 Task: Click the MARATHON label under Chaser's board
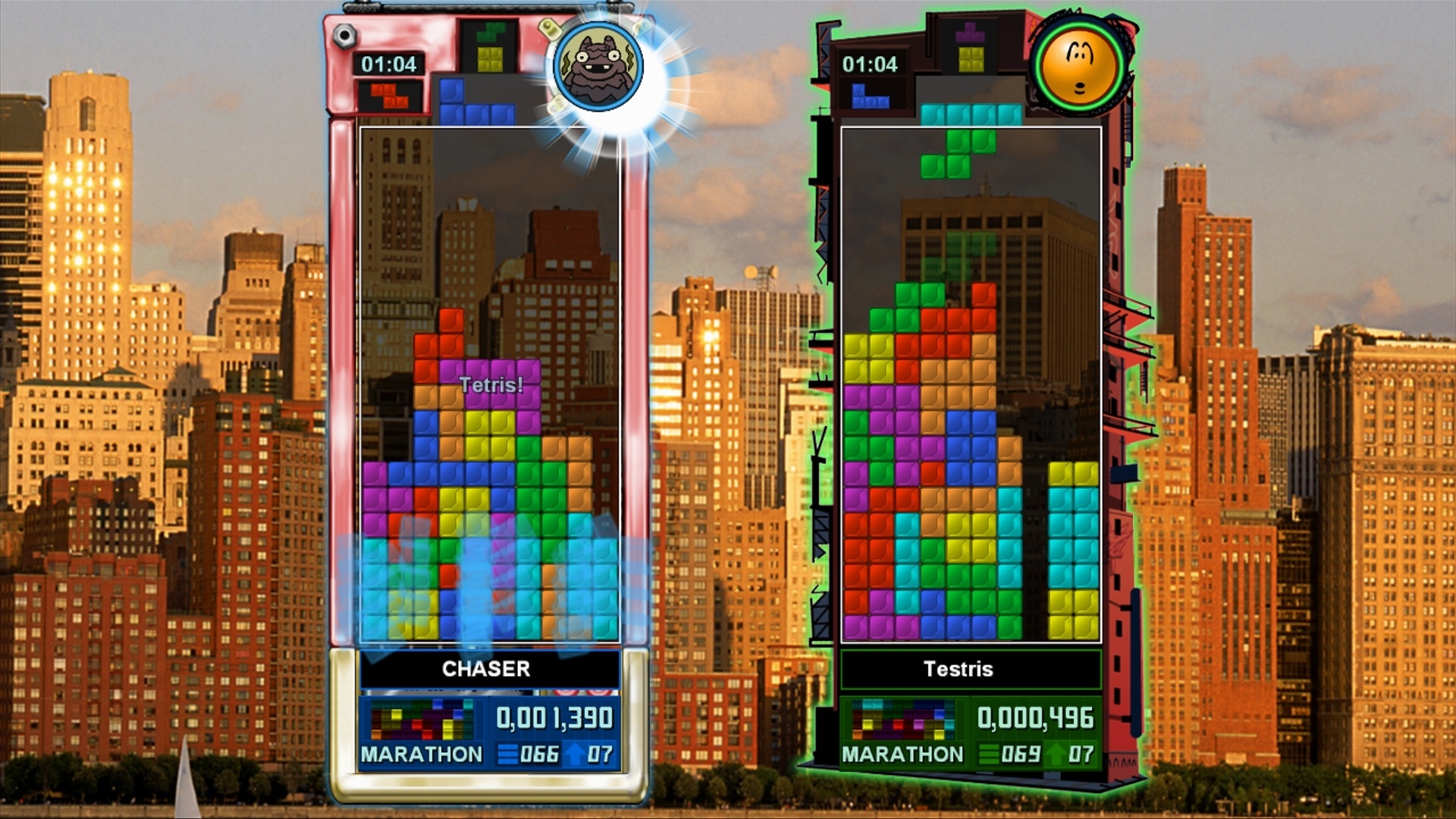coord(422,755)
